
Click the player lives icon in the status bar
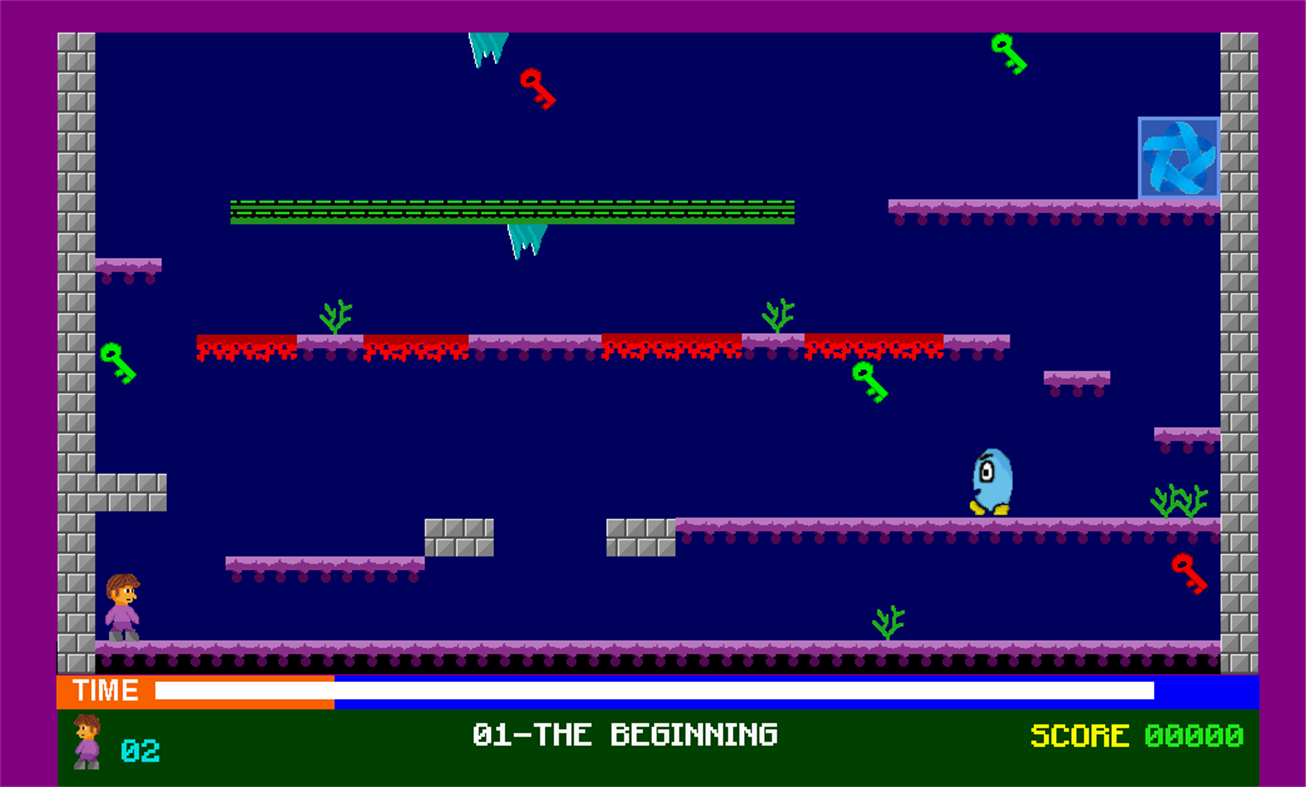click(87, 740)
